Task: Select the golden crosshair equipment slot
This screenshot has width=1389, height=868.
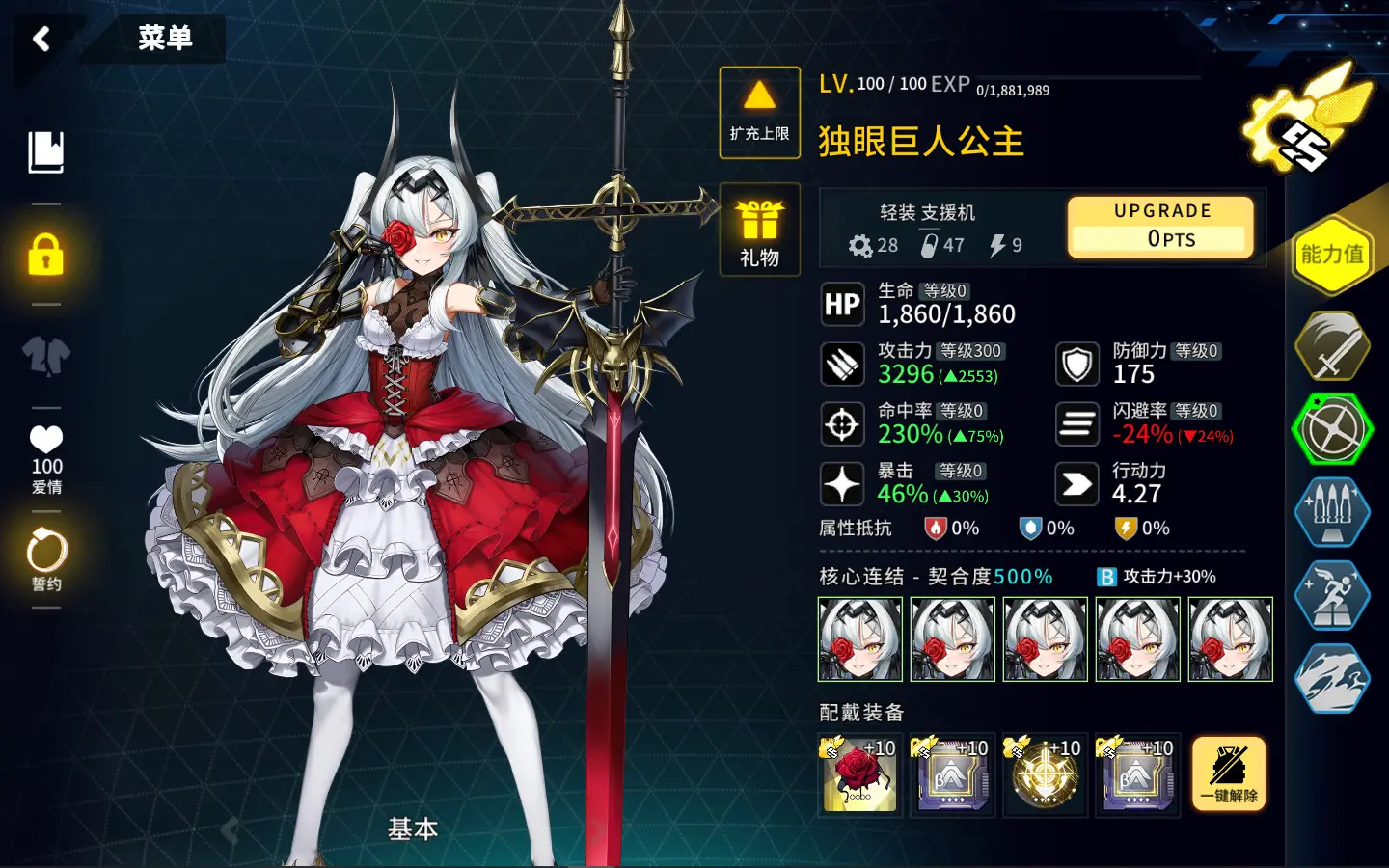Action: 1045,774
